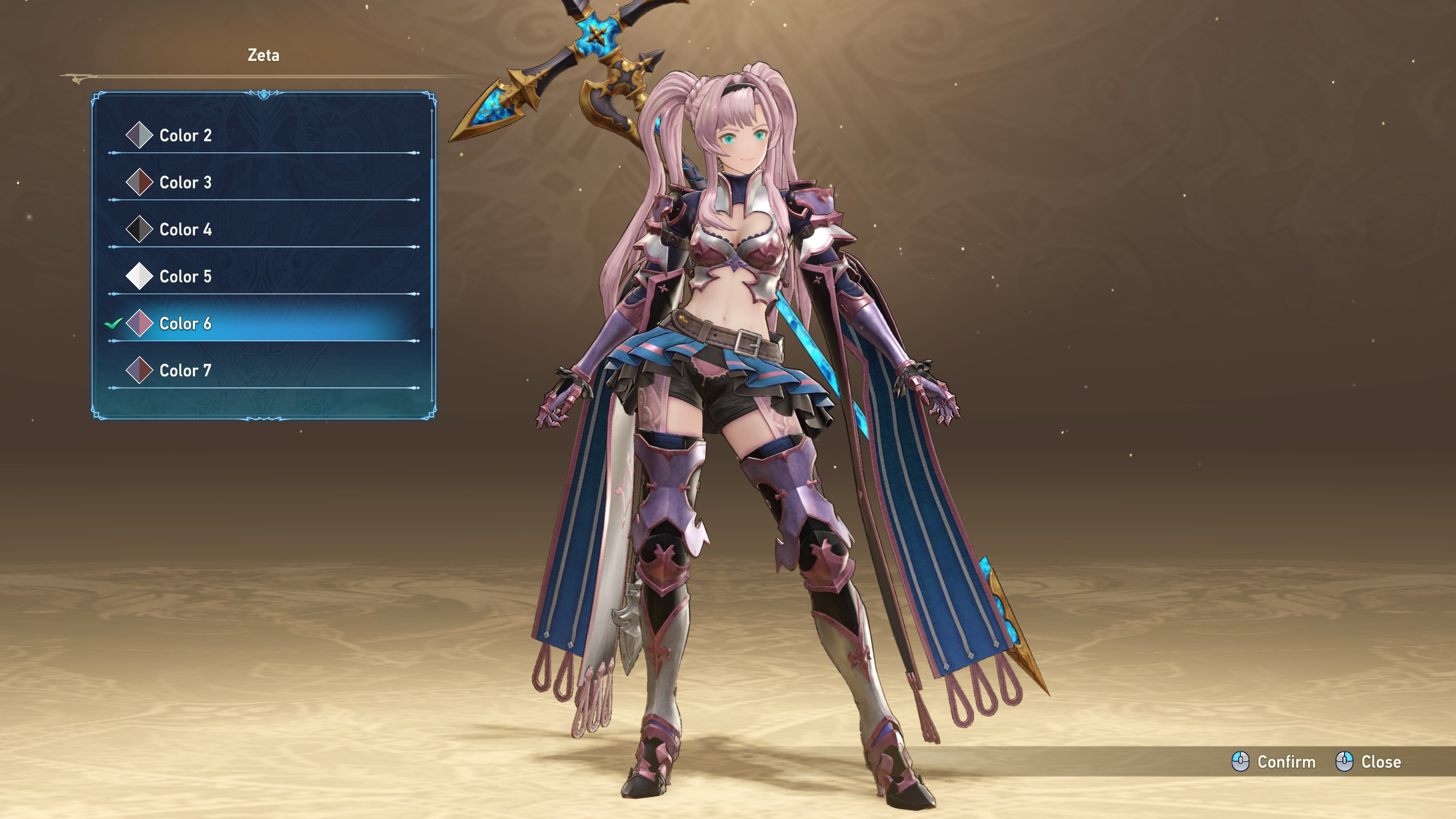Choose Color 3 for Zeta
The width and height of the screenshot is (1456, 819).
click(x=185, y=183)
